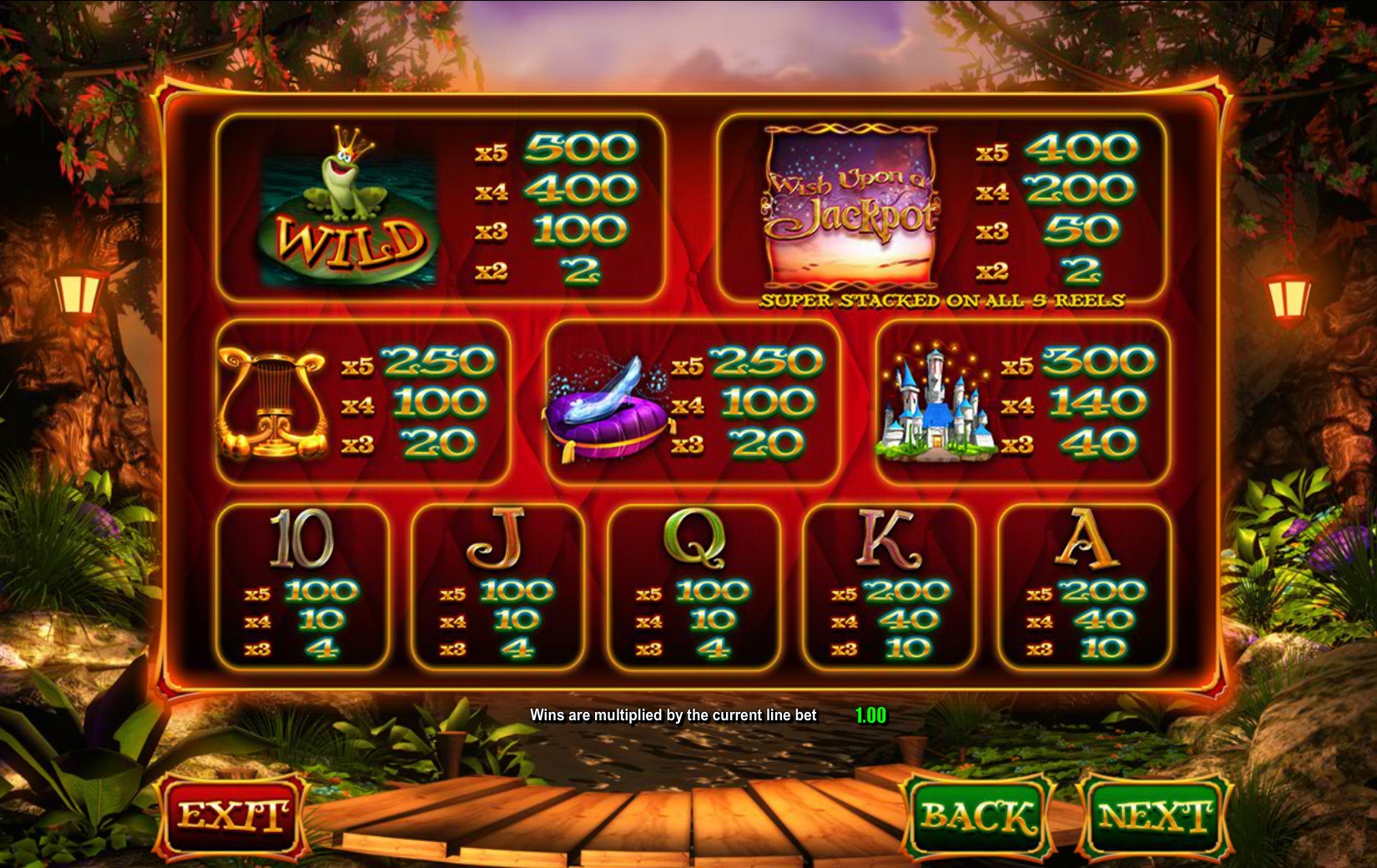
Task: Go back to previous paytable page
Action: (x=977, y=815)
